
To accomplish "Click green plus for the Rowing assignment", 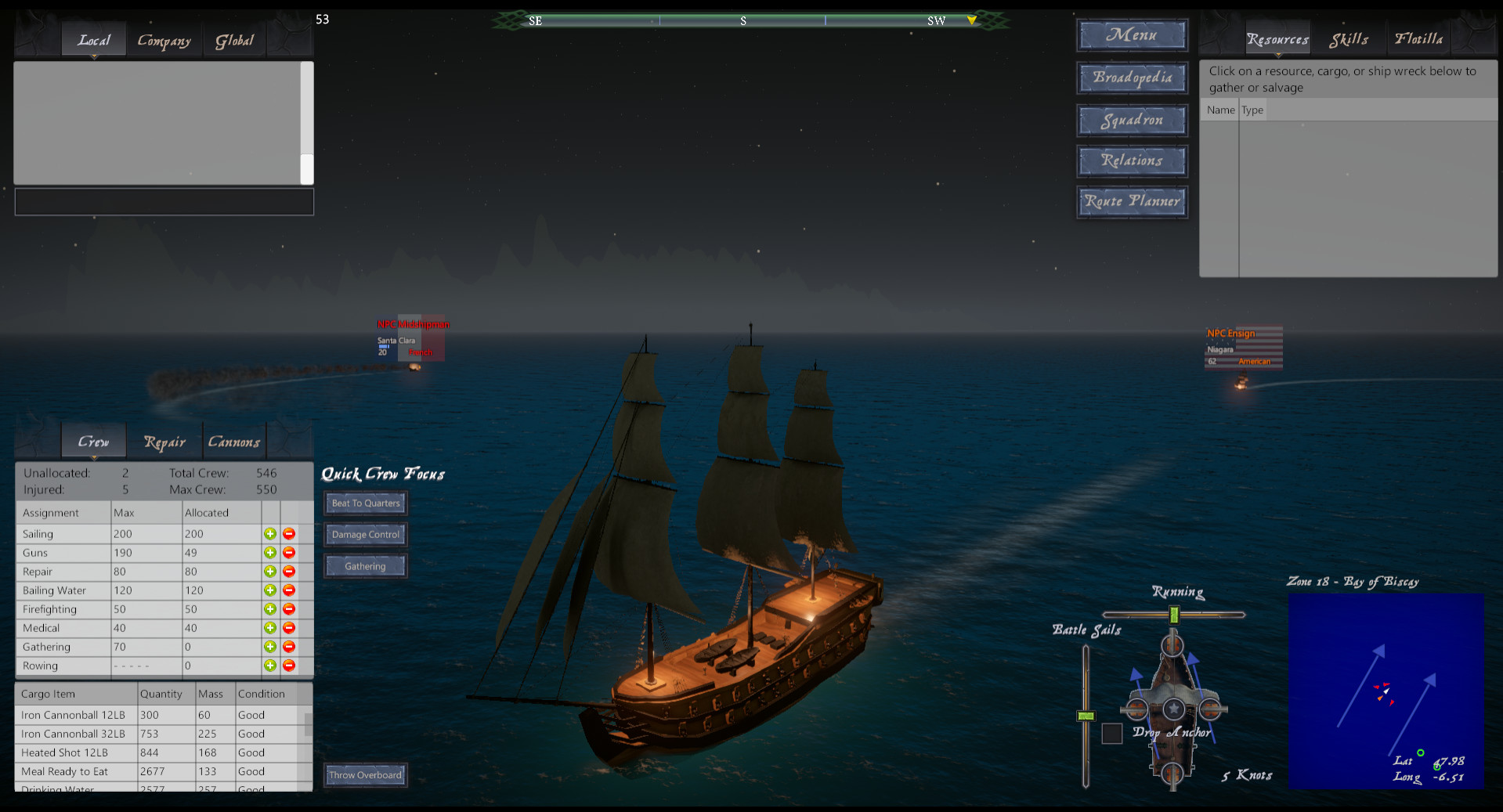I will [x=270, y=666].
